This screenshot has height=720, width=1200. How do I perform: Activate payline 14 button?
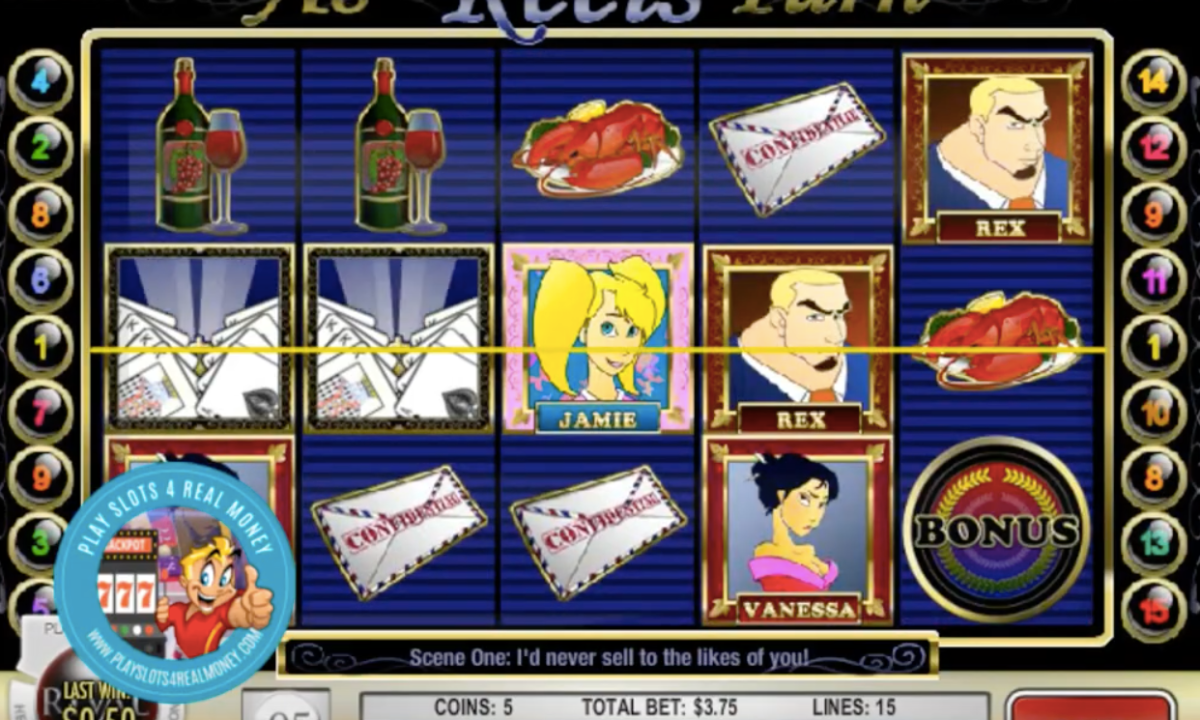[1154, 82]
